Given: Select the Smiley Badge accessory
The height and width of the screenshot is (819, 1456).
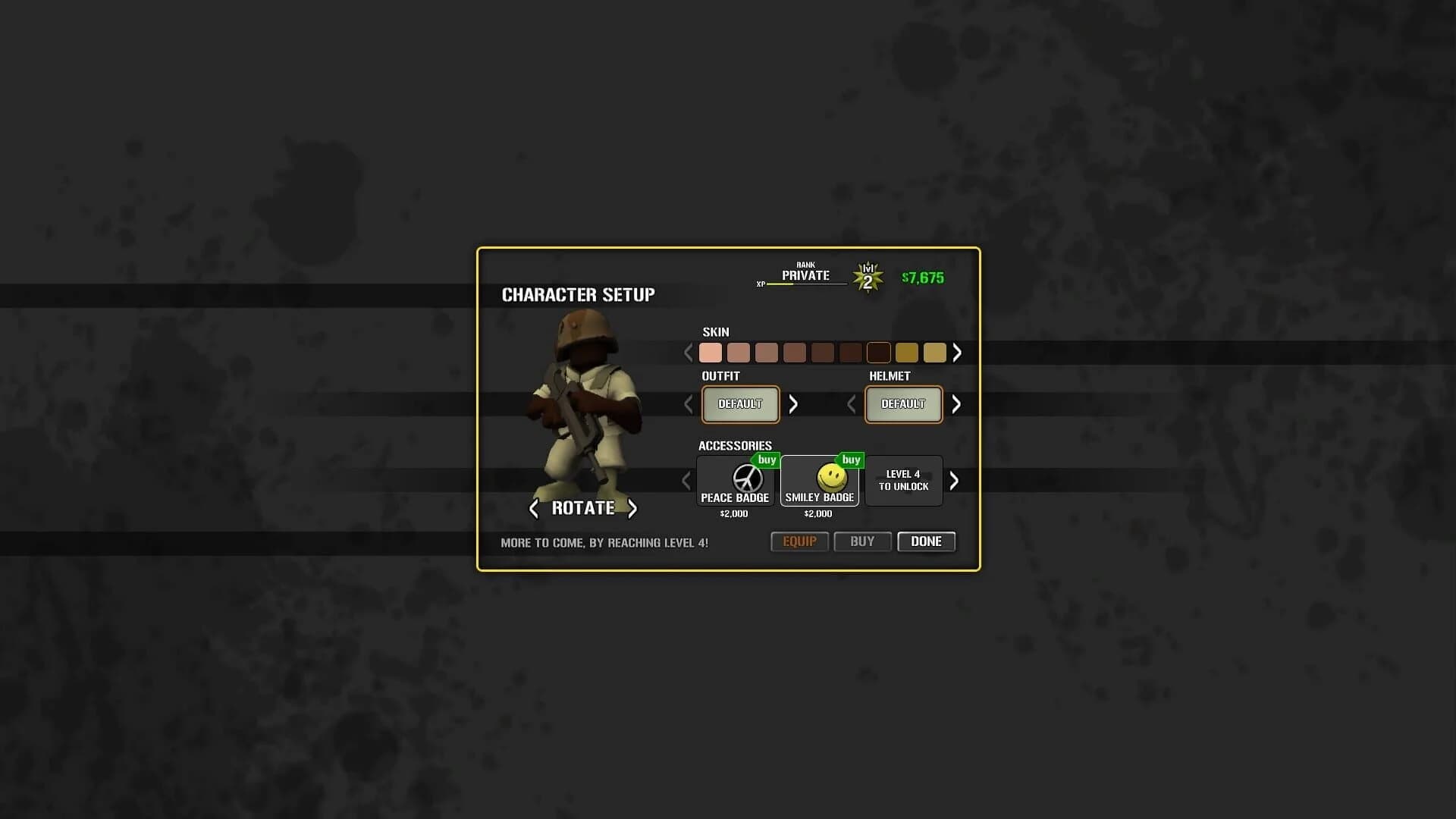Looking at the screenshot, I should (x=819, y=481).
